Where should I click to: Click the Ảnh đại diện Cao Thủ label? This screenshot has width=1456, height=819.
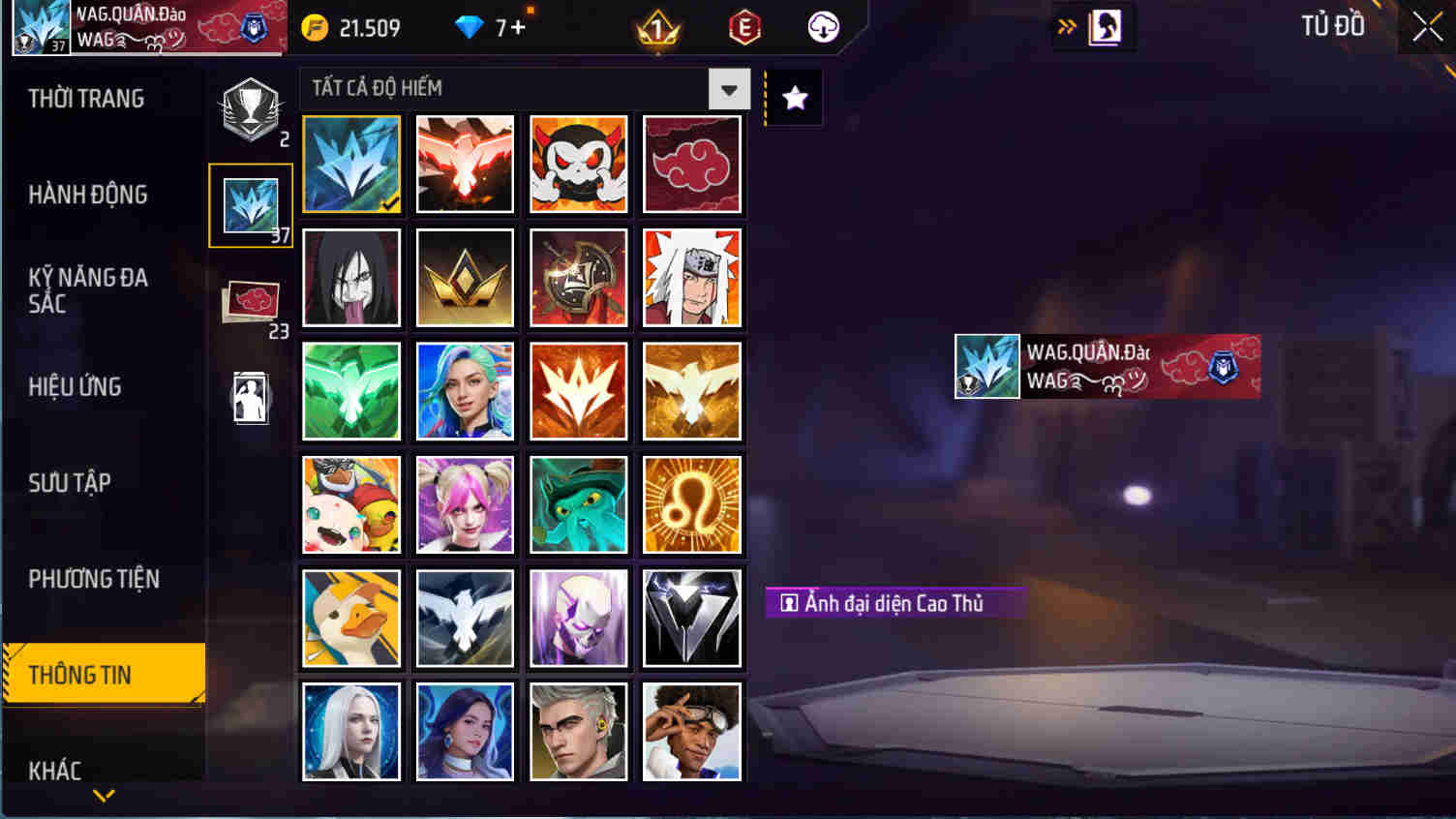(x=890, y=604)
